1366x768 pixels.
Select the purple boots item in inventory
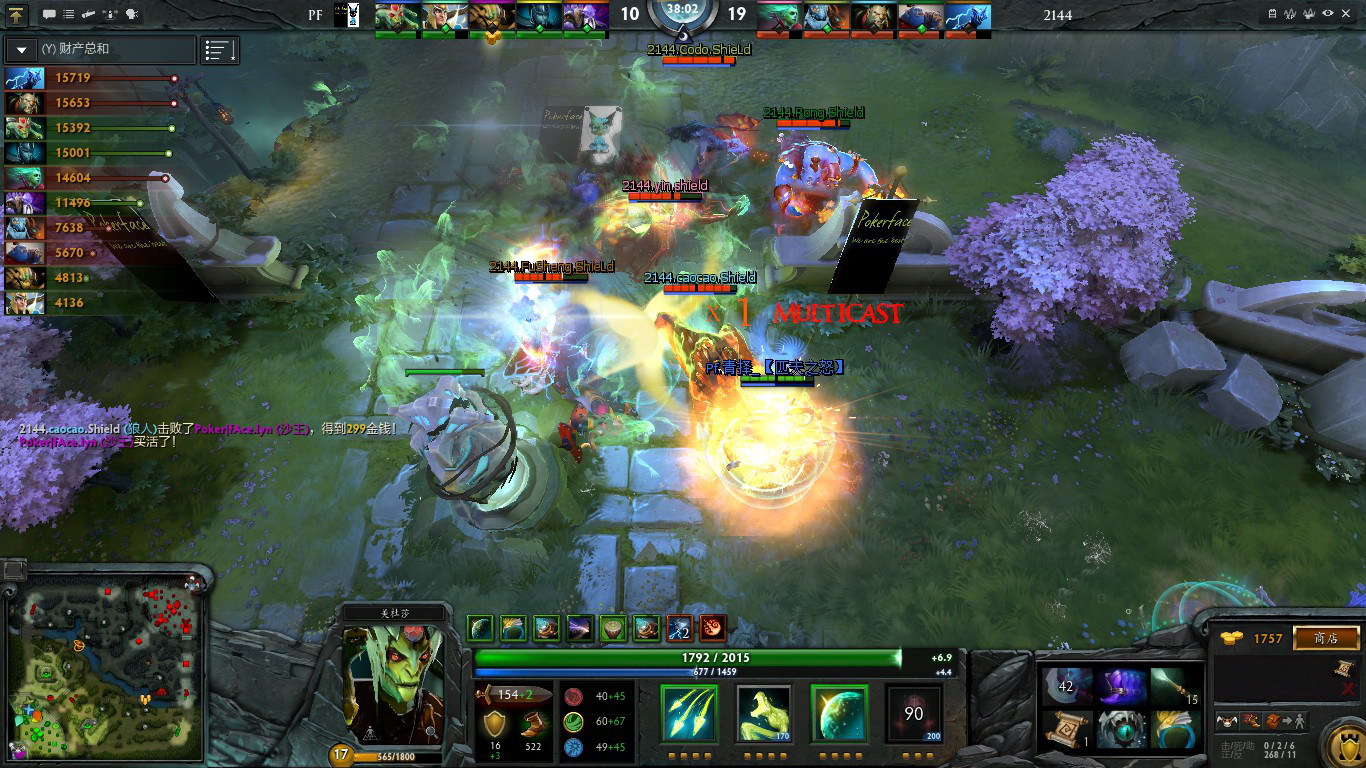pos(1120,686)
